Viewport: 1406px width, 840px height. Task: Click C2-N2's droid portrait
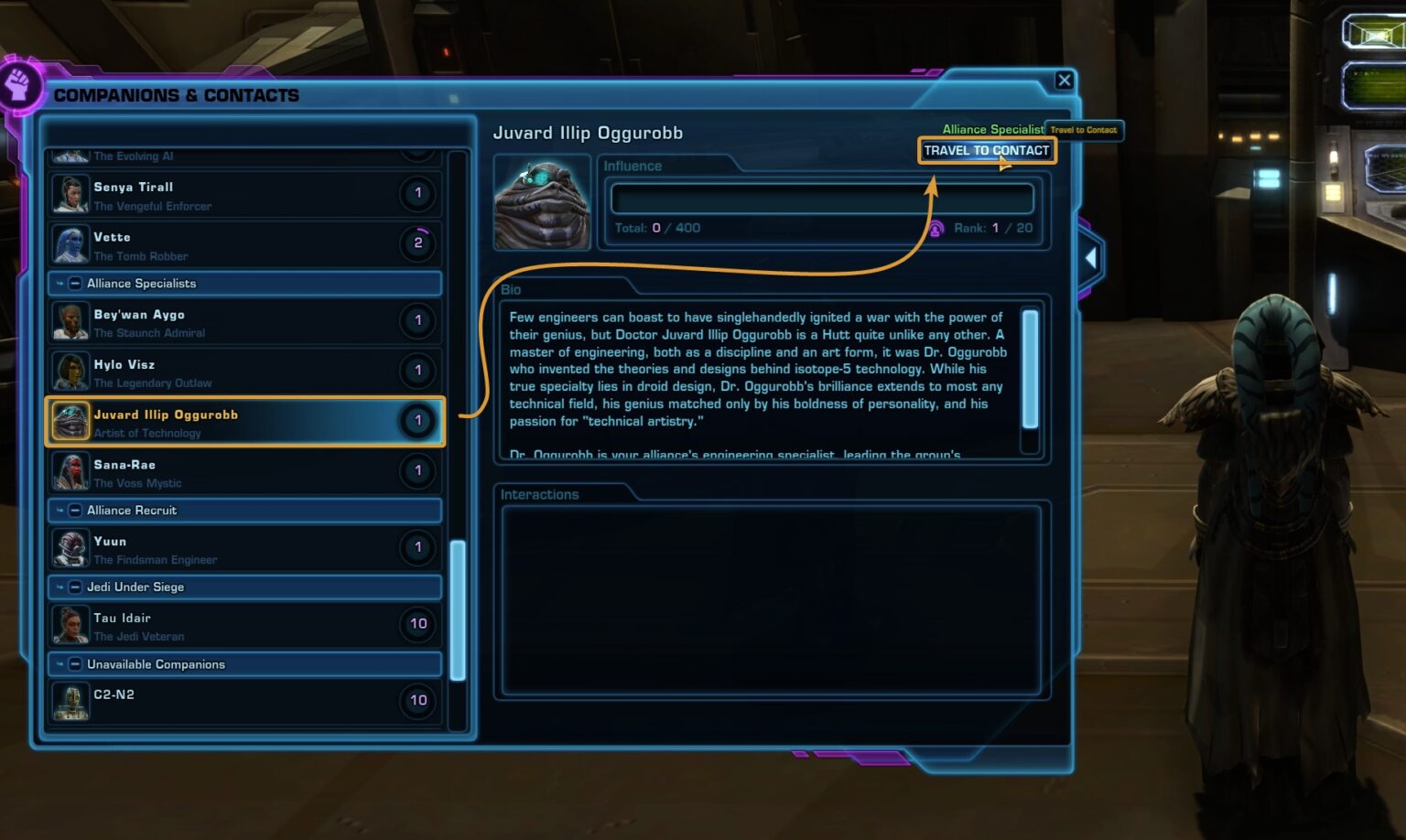(70, 701)
